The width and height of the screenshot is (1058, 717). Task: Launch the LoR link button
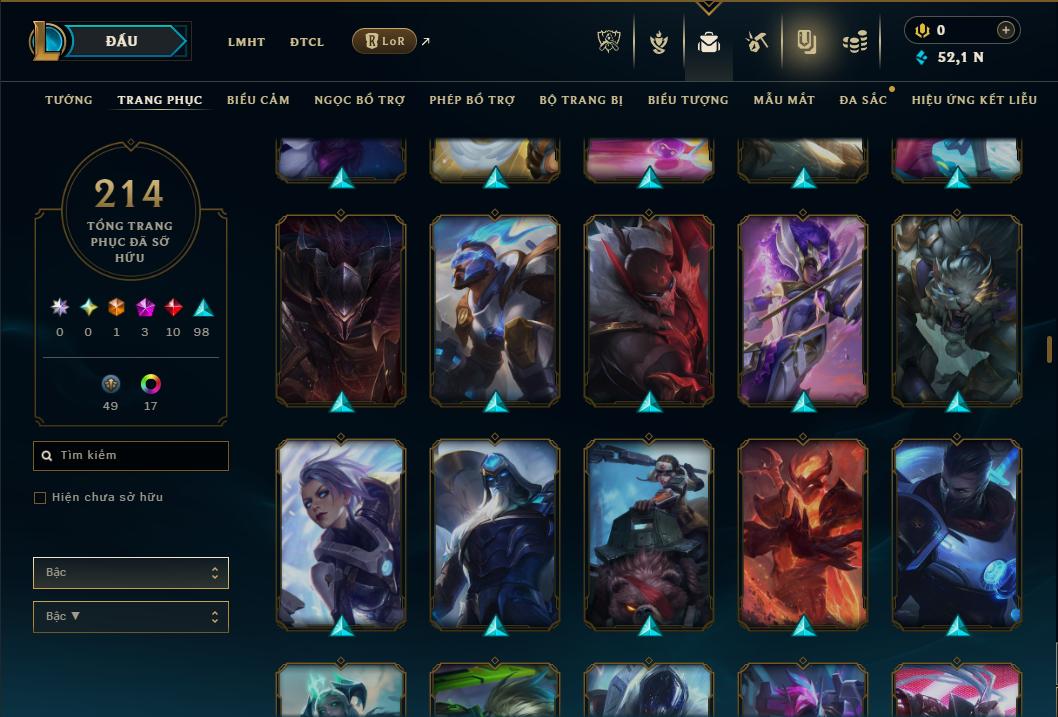pyautogui.click(x=384, y=41)
